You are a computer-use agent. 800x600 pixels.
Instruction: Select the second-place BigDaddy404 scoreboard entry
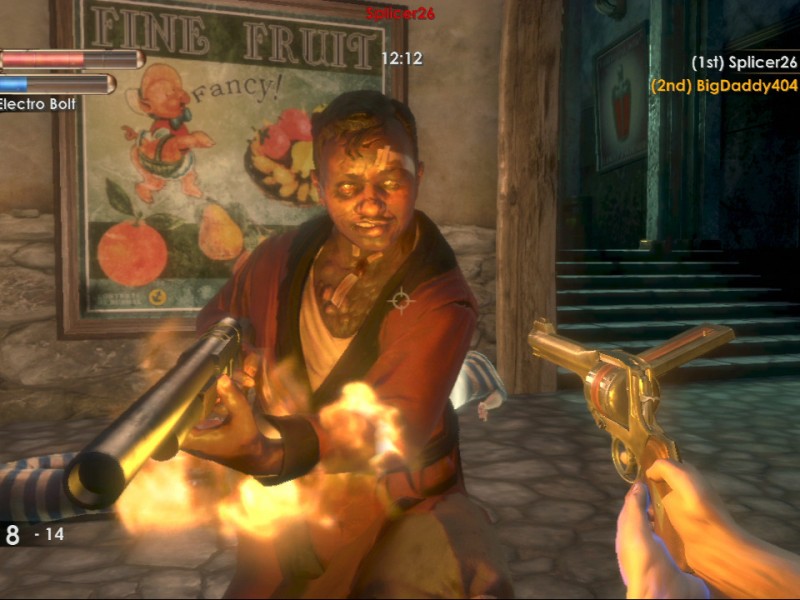pos(724,86)
